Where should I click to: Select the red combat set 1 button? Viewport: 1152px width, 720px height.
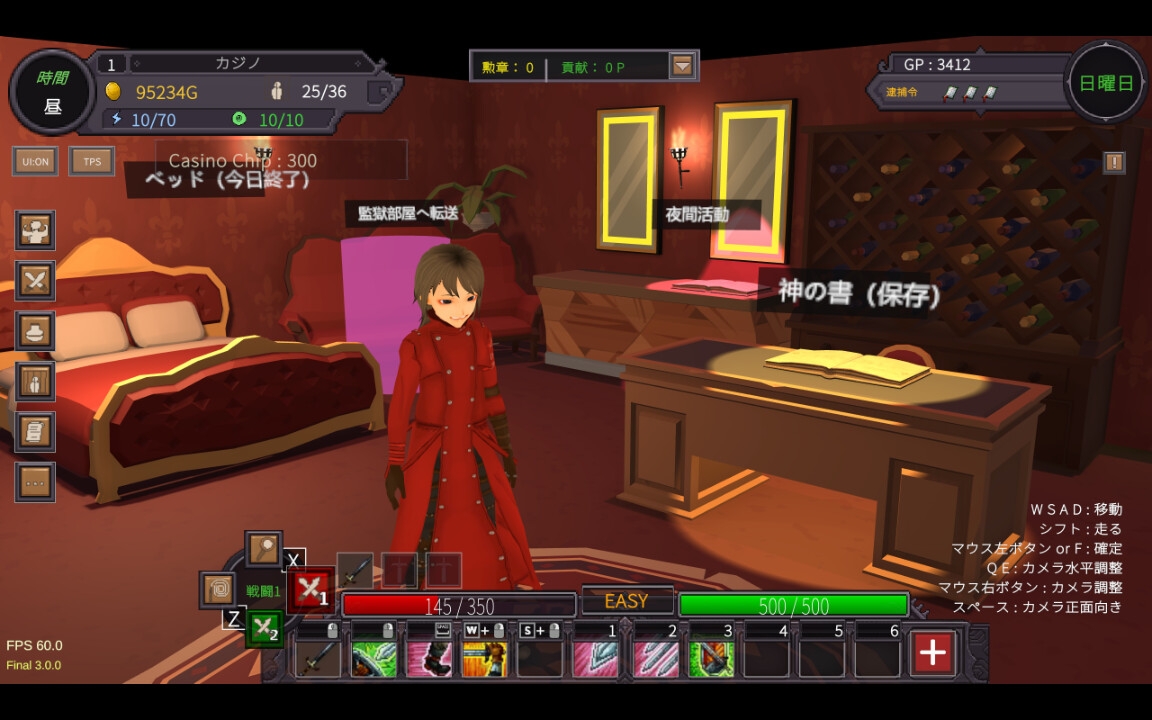[x=310, y=590]
